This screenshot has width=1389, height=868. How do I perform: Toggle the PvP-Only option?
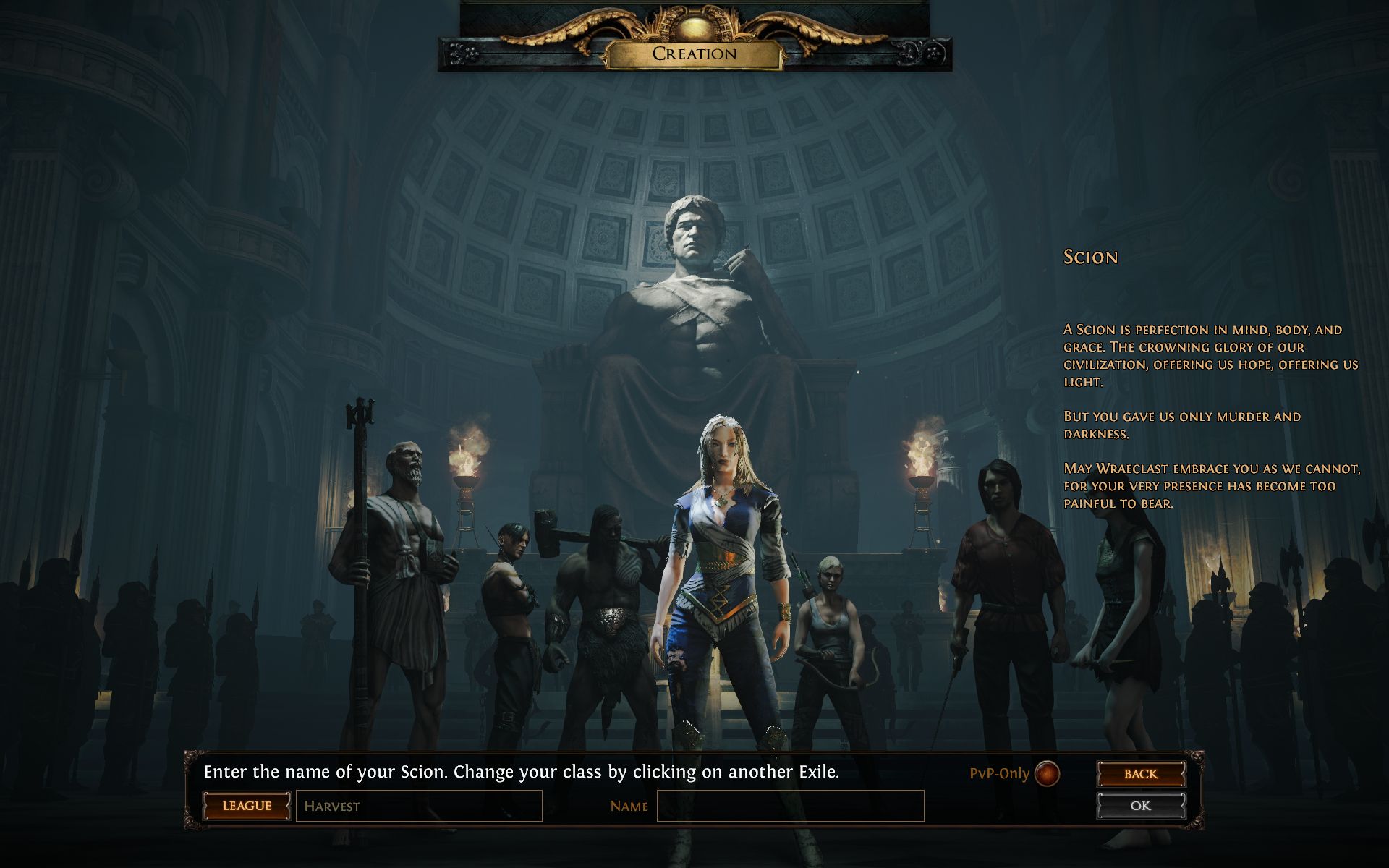(x=1047, y=773)
